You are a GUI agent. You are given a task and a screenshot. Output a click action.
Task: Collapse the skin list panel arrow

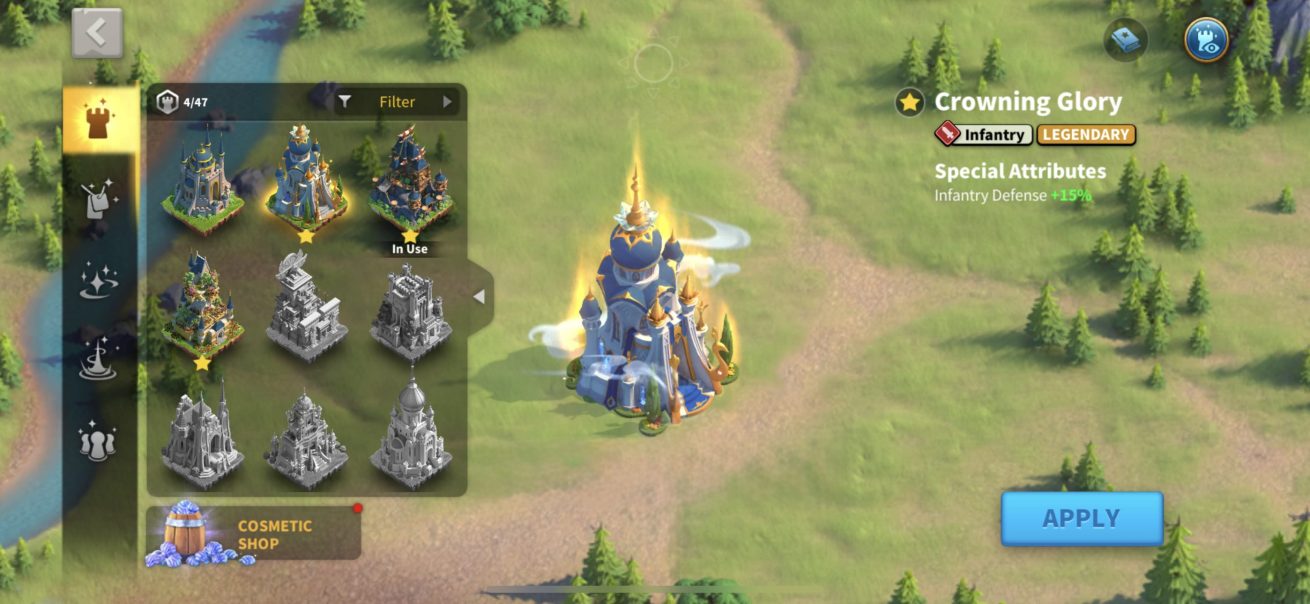479,297
